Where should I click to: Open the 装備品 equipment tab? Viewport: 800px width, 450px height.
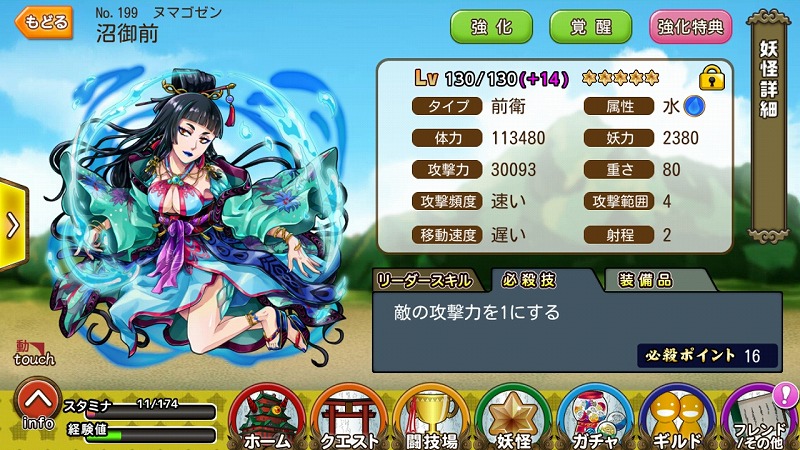pyautogui.click(x=645, y=280)
